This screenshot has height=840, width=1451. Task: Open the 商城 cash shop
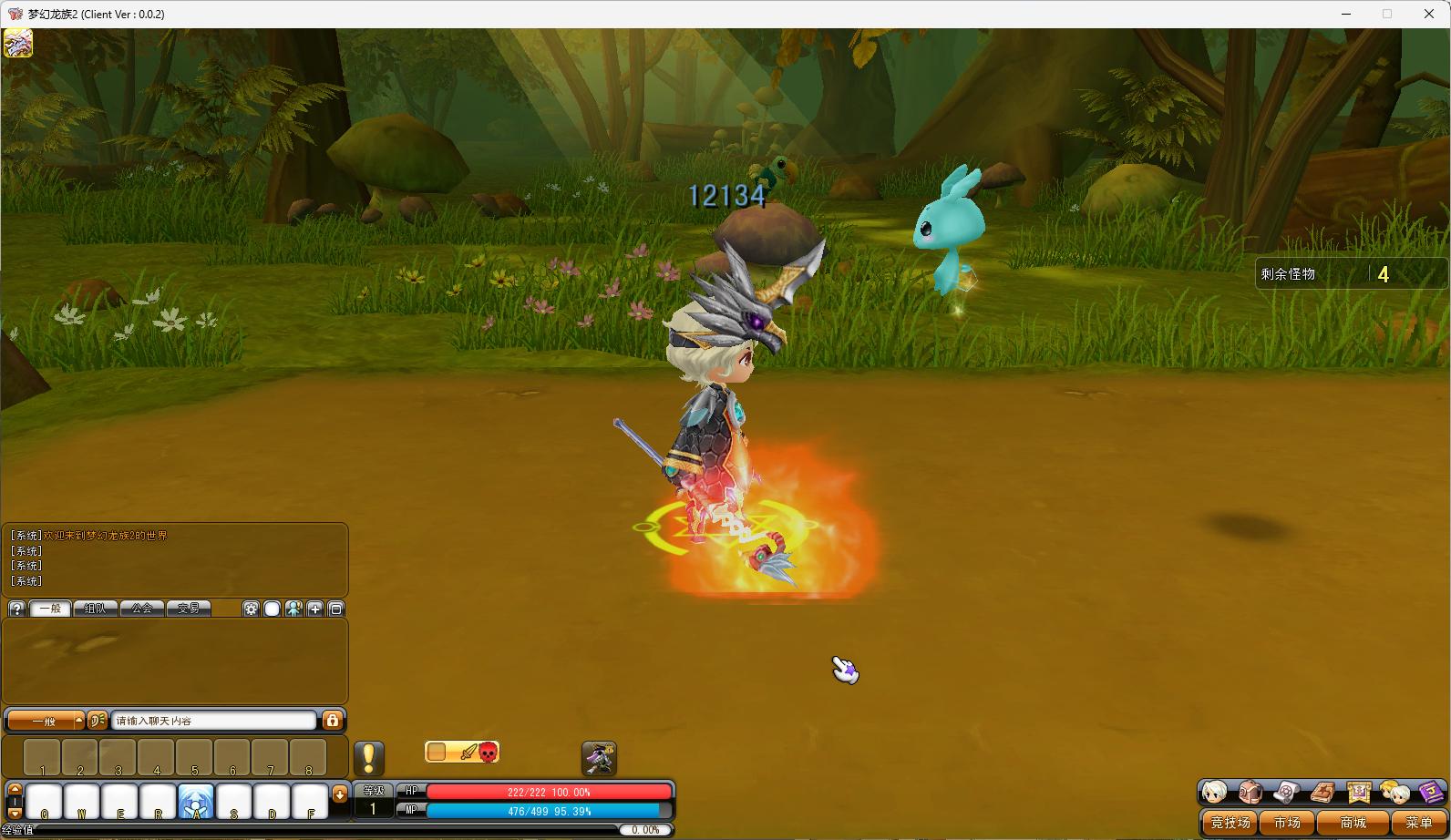(1353, 822)
